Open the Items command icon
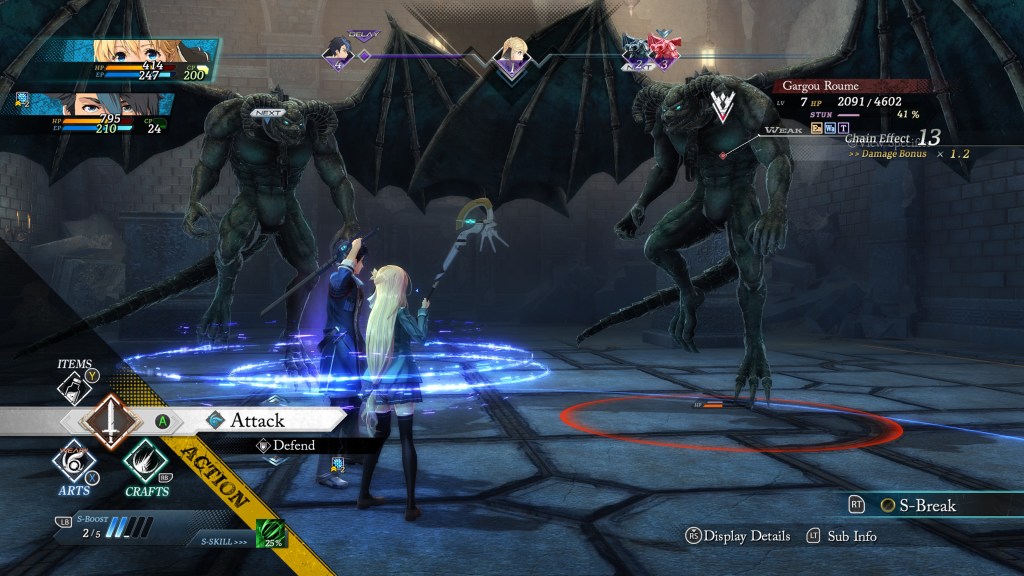The height and width of the screenshot is (576, 1024). [x=76, y=384]
